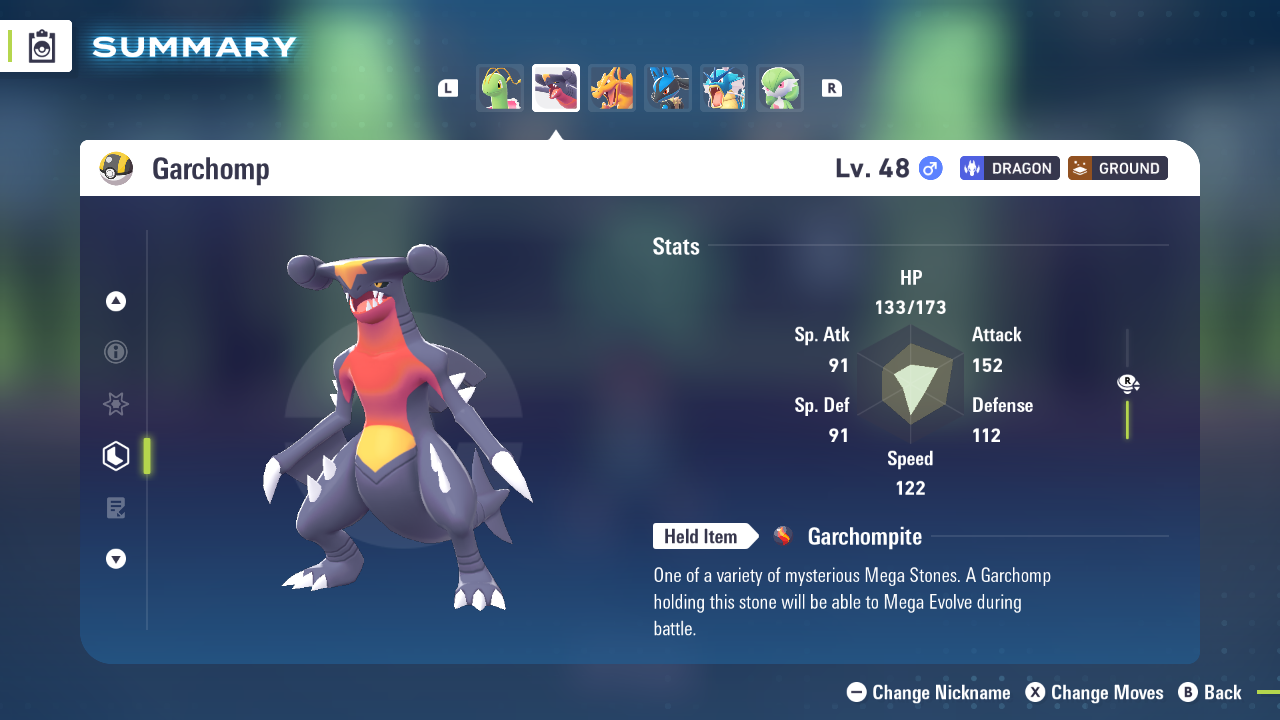Screen dimensions: 1280x720
Task: Click the Ultra Ball icon beside Garchomp
Action: pyautogui.click(x=117, y=168)
